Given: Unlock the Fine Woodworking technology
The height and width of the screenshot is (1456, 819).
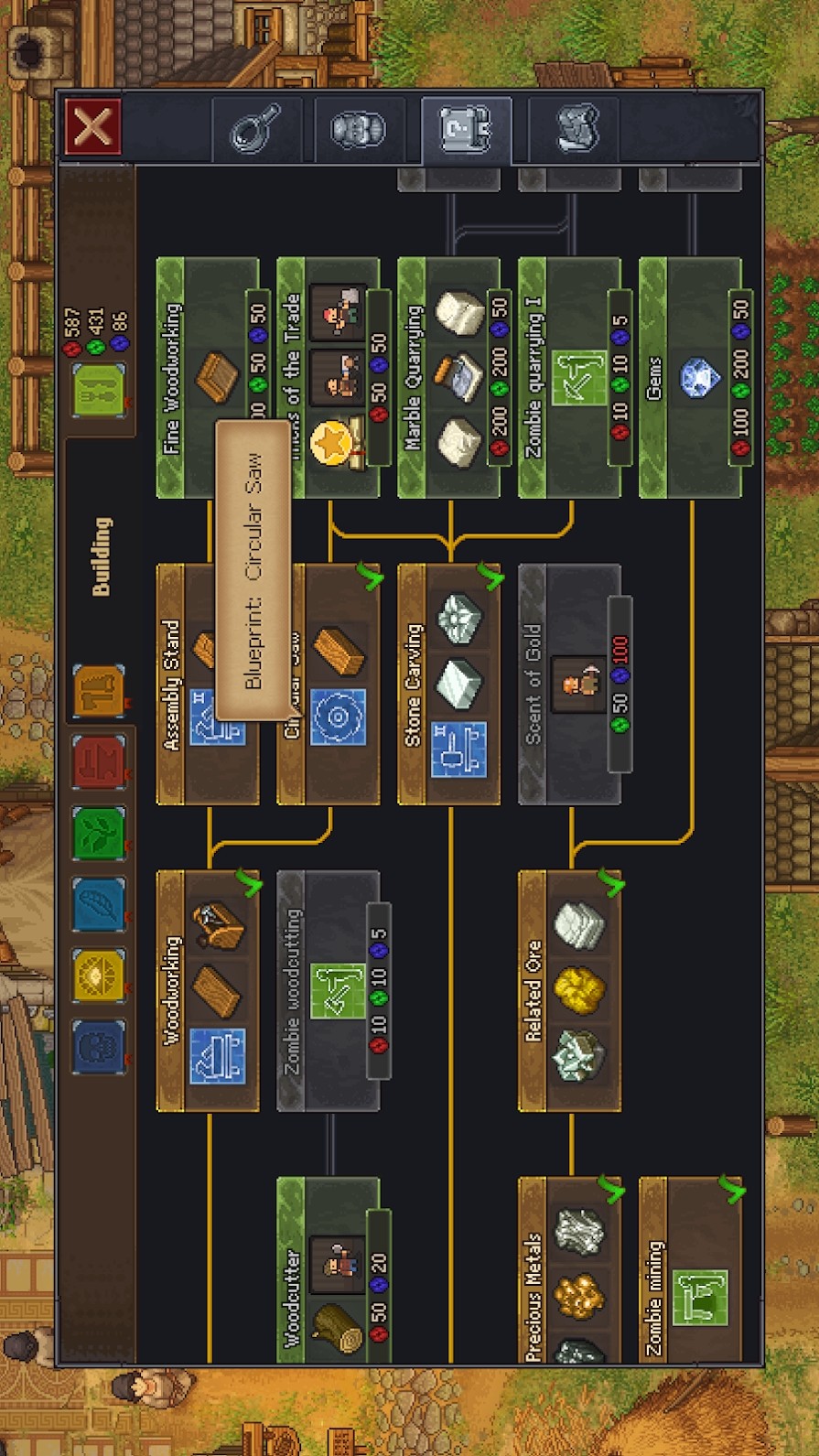Looking at the screenshot, I should [x=209, y=377].
